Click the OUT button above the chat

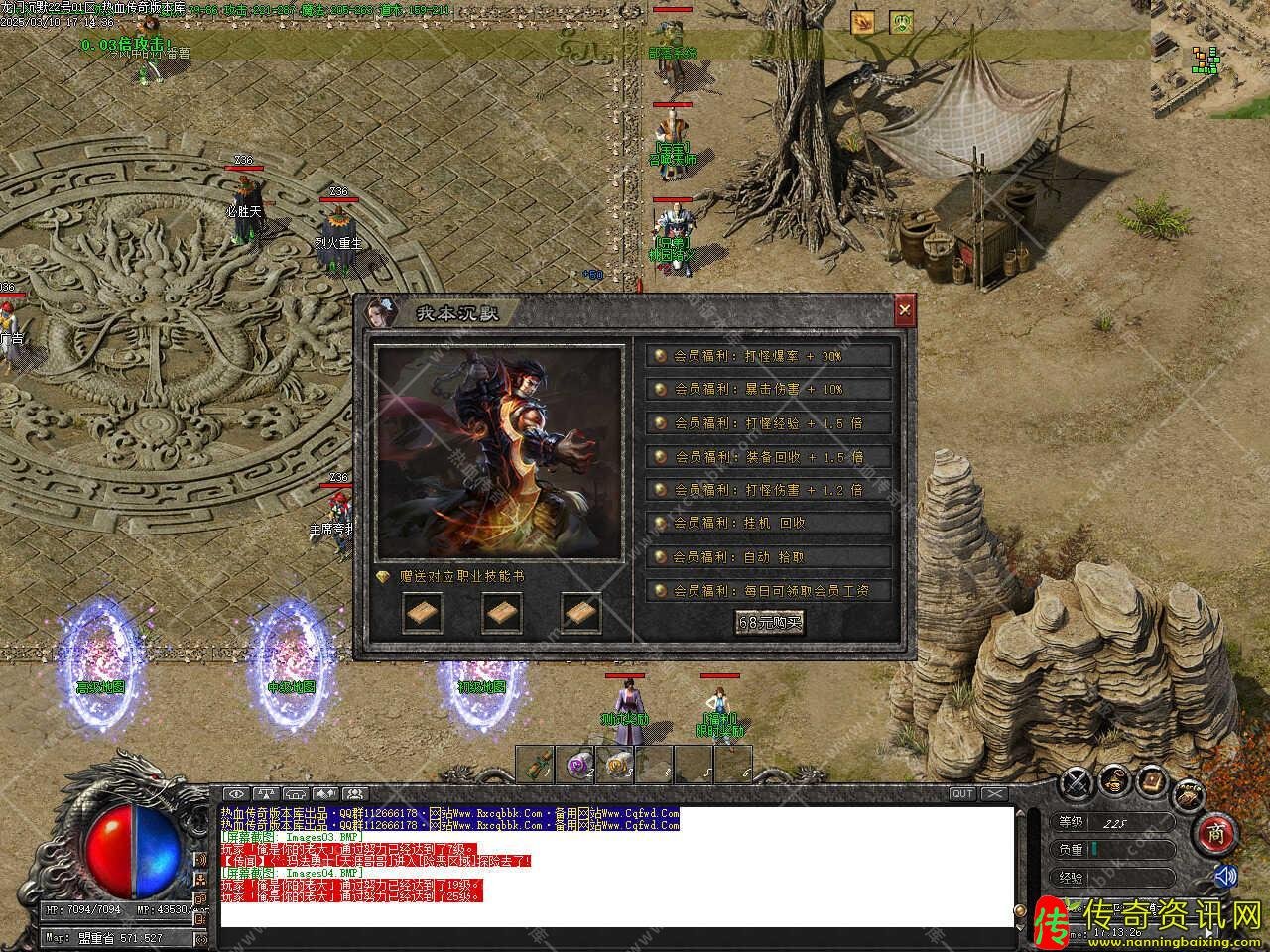tap(961, 793)
